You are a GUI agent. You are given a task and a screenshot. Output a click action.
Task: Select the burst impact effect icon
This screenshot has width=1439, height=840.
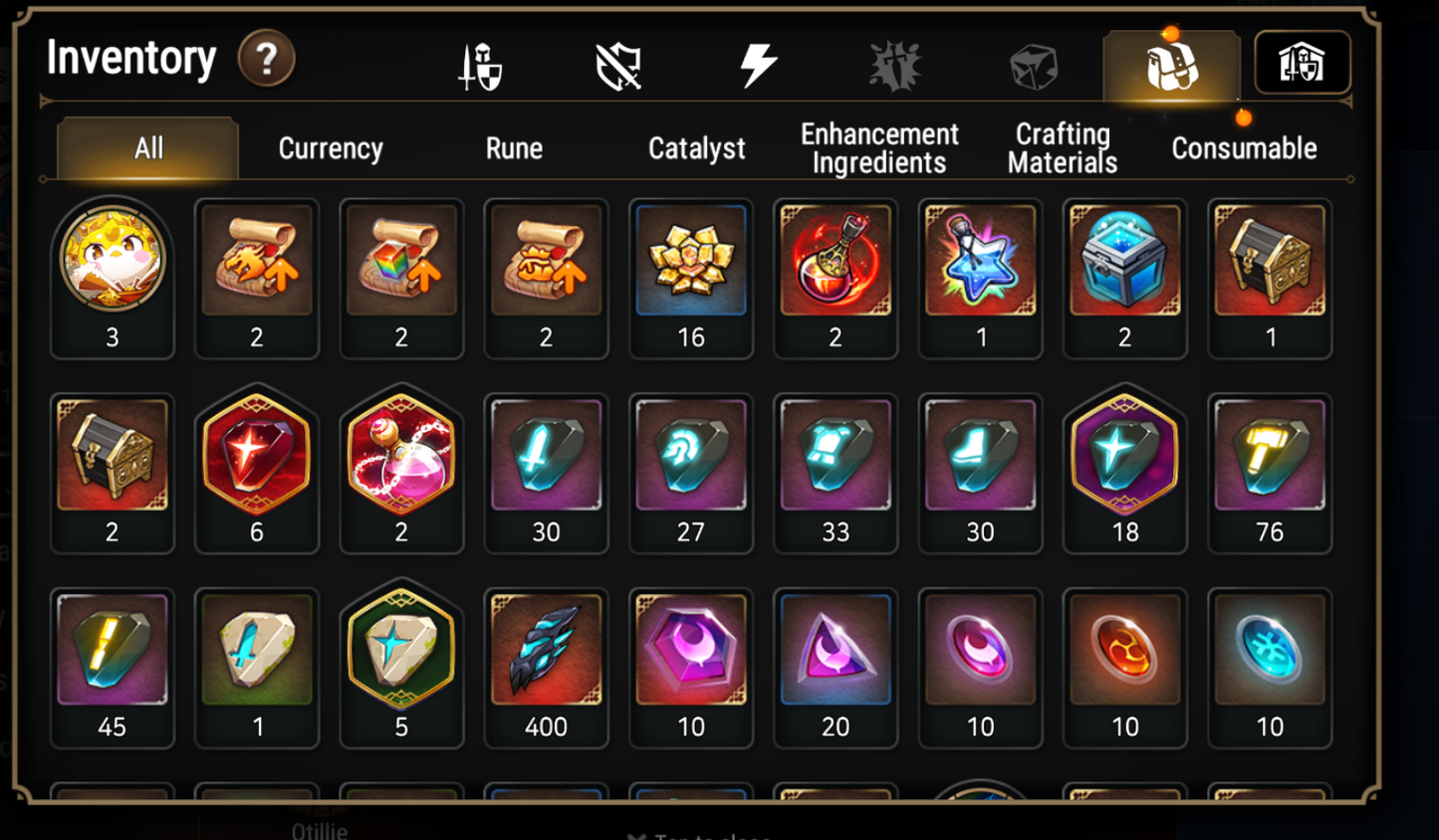(x=895, y=65)
